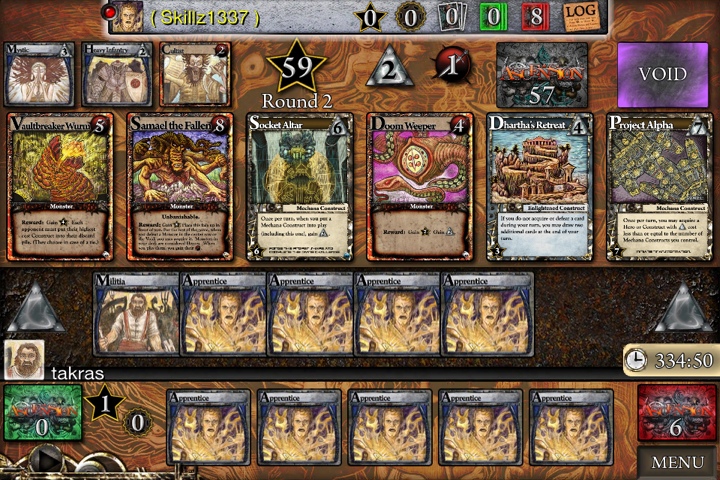Viewport: 720px width, 480px height.
Task: Click the play arrow button
Action: [46, 461]
